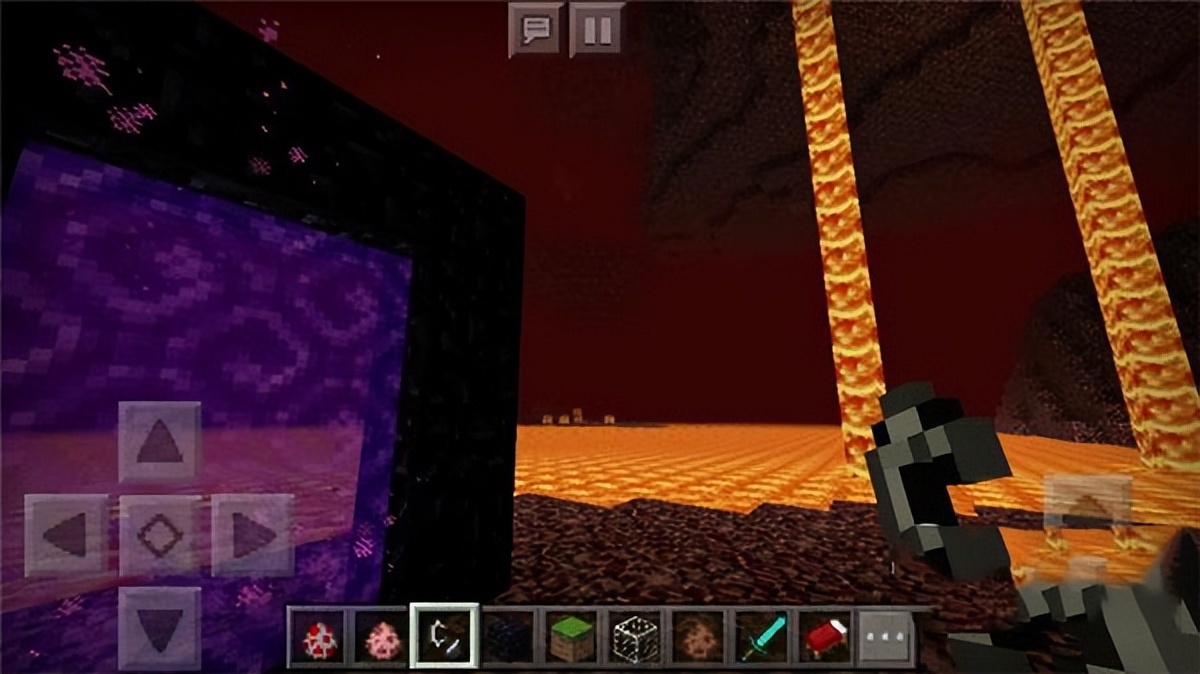
Task: Open the inventory with the three-dots button
Action: 887,637
